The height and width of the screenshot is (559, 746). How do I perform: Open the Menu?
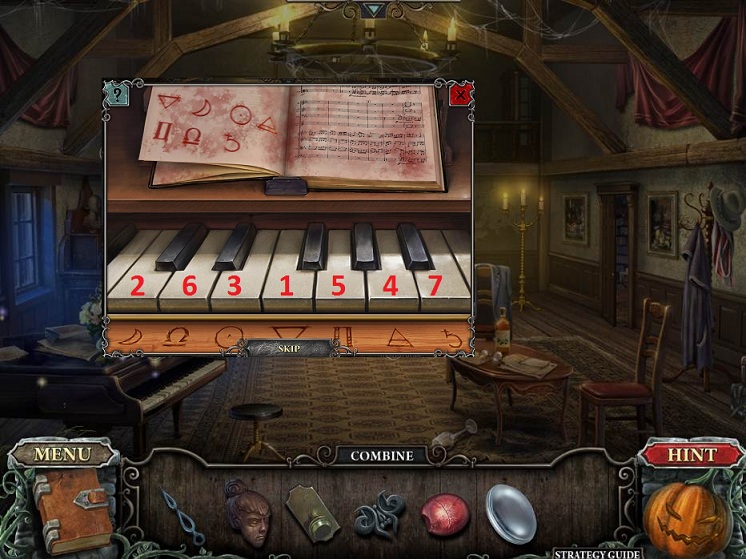point(63,454)
